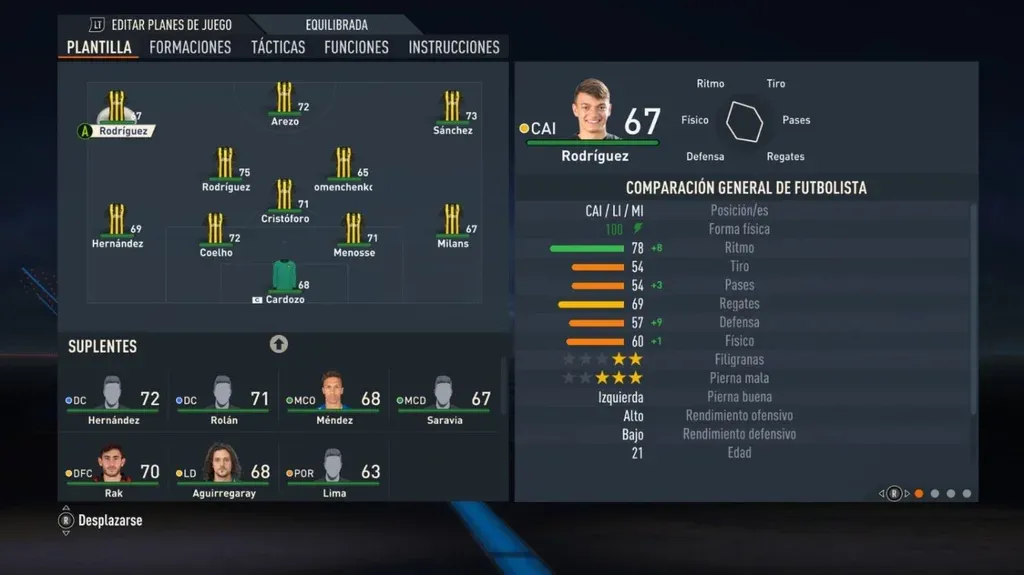Viewport: 1024px width, 575px height.
Task: Choose defender Menosse
Action: tap(353, 233)
